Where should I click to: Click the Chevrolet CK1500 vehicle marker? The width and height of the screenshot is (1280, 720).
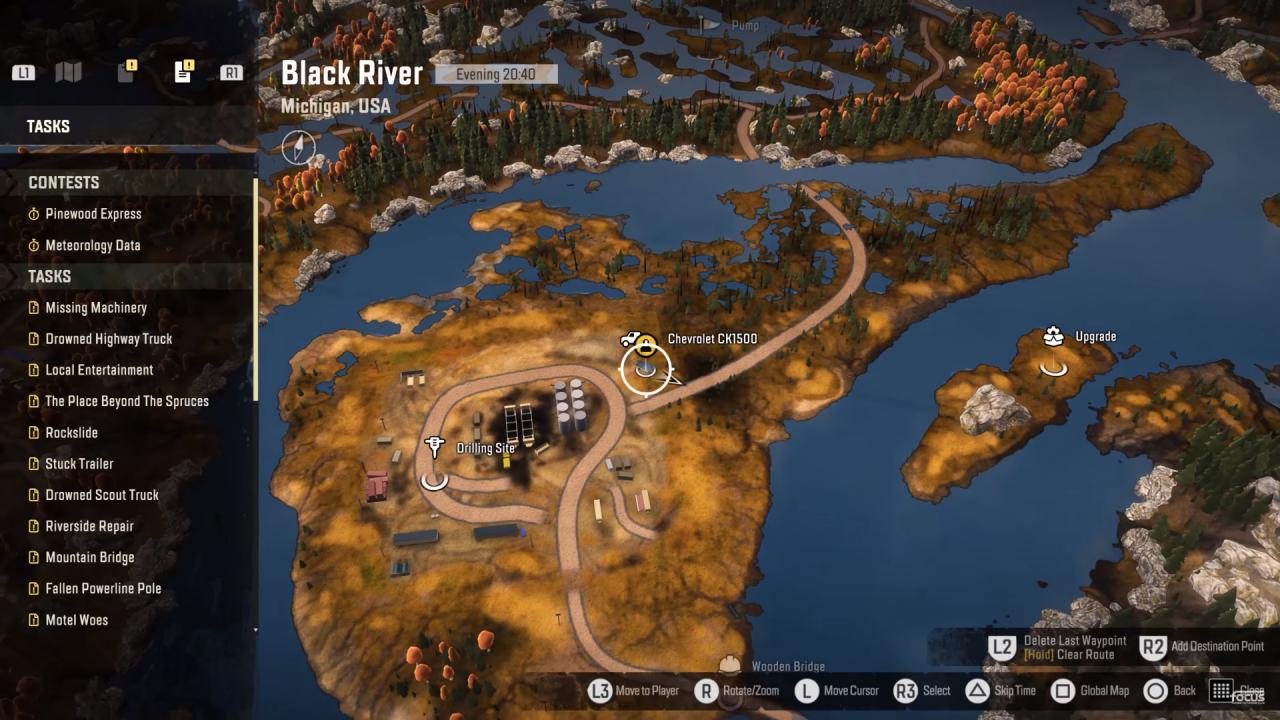(x=640, y=343)
